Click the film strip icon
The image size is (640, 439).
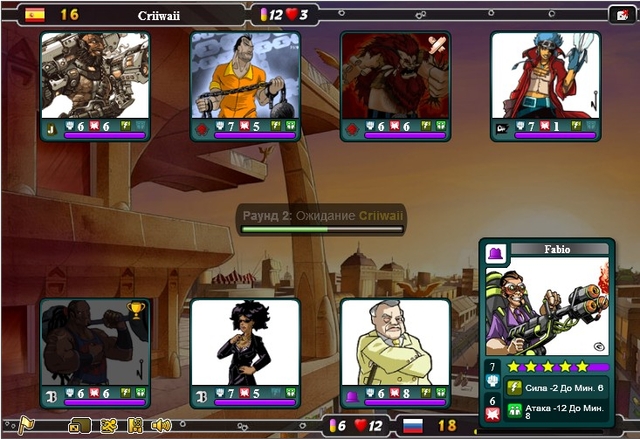(135, 425)
